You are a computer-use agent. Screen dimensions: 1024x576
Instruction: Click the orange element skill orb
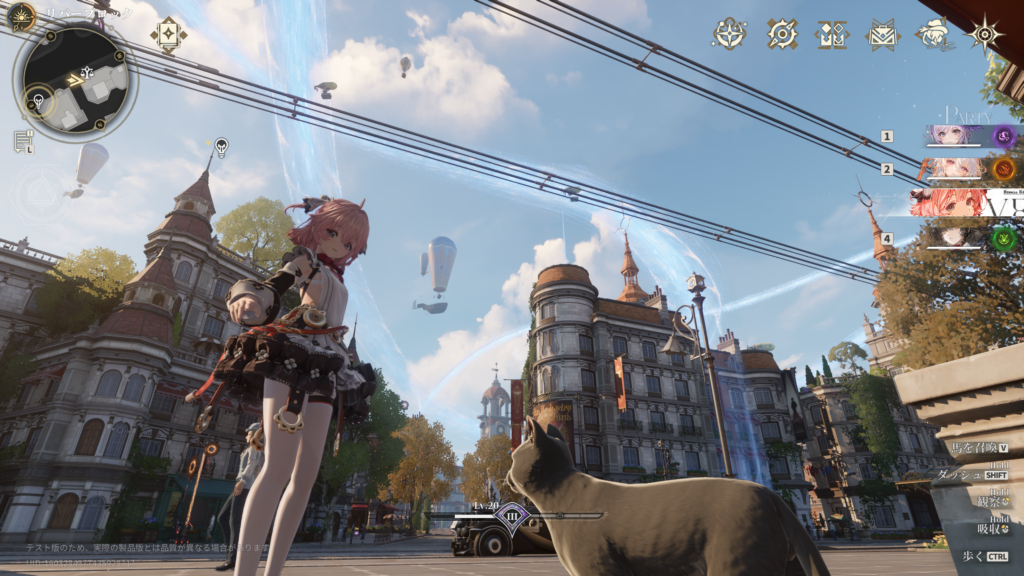pos(1004,169)
